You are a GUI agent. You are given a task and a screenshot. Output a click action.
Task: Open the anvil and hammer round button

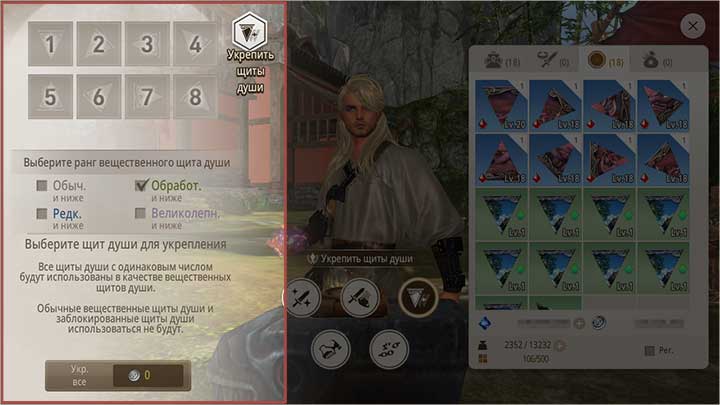click(x=331, y=348)
